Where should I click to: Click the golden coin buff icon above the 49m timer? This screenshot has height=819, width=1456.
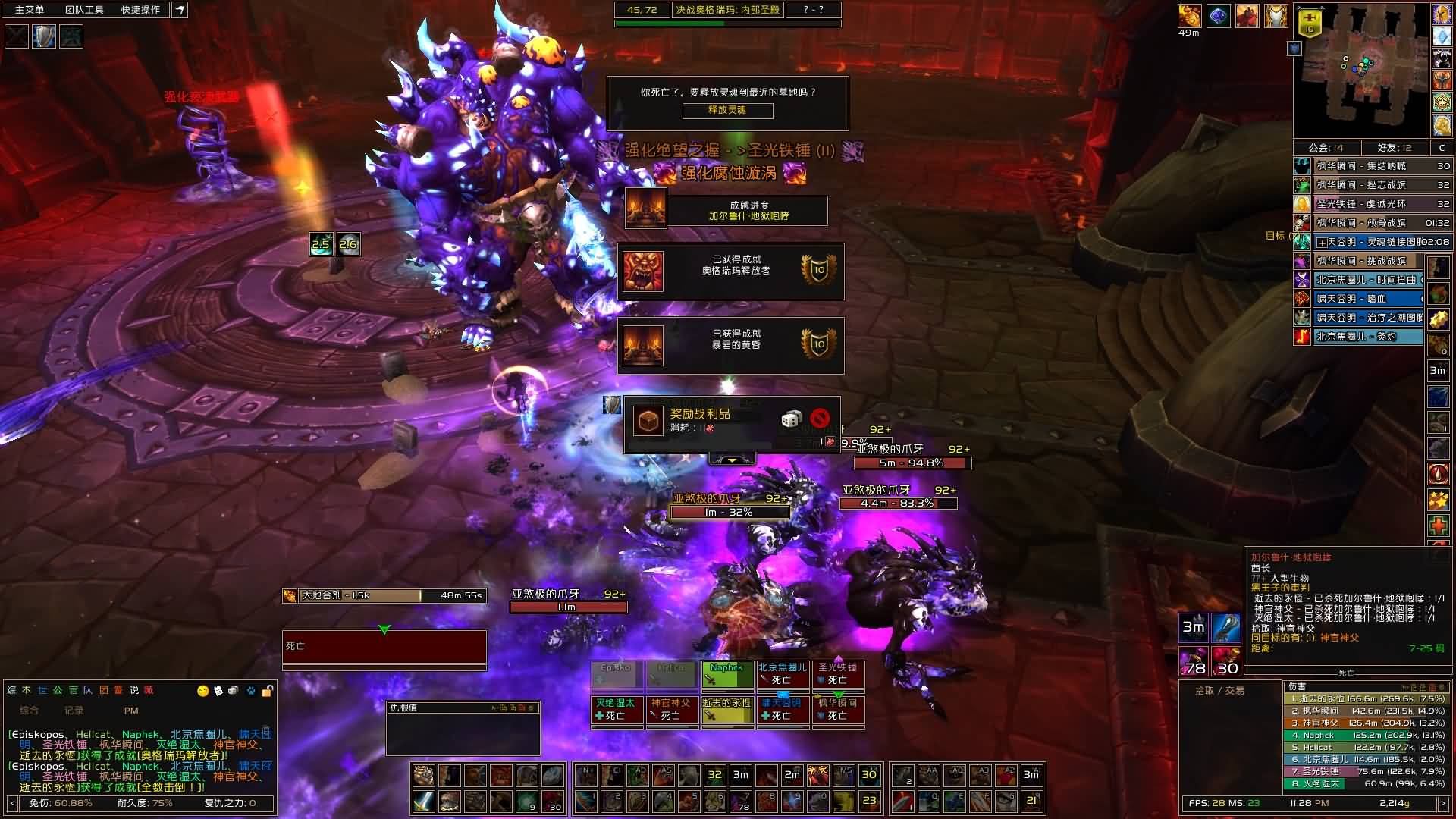[x=1191, y=17]
